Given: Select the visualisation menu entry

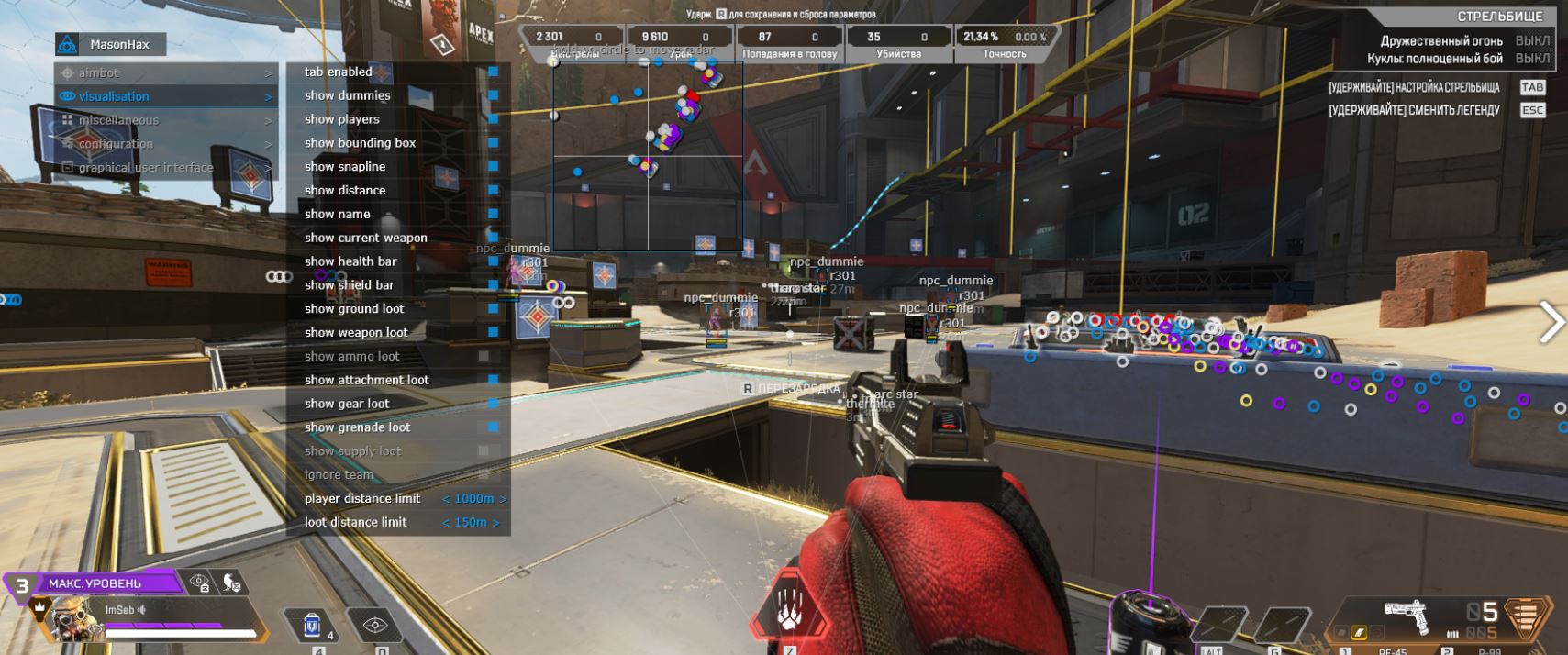Looking at the screenshot, I should pos(114,96).
